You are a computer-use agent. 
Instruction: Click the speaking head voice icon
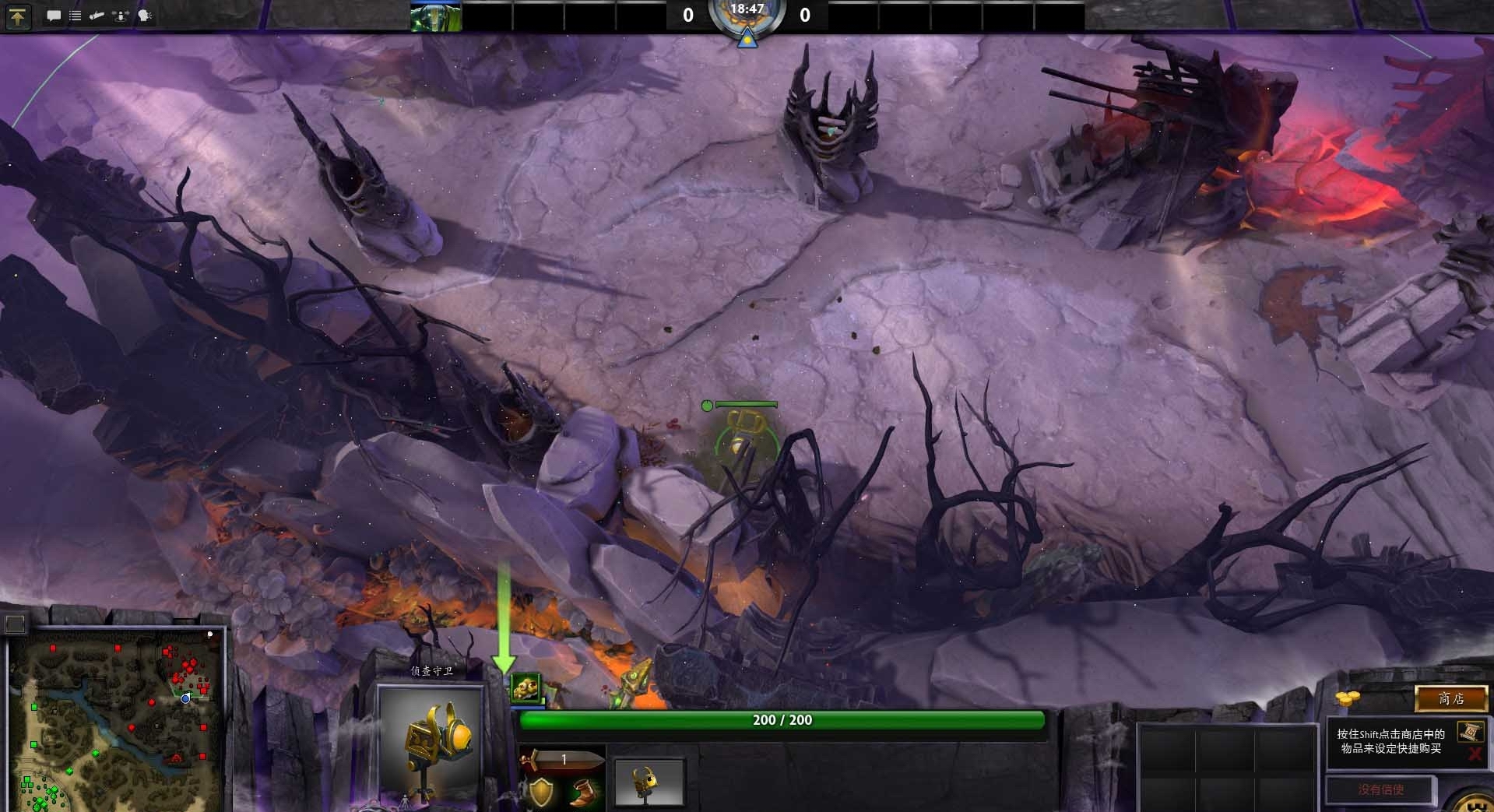click(145, 16)
